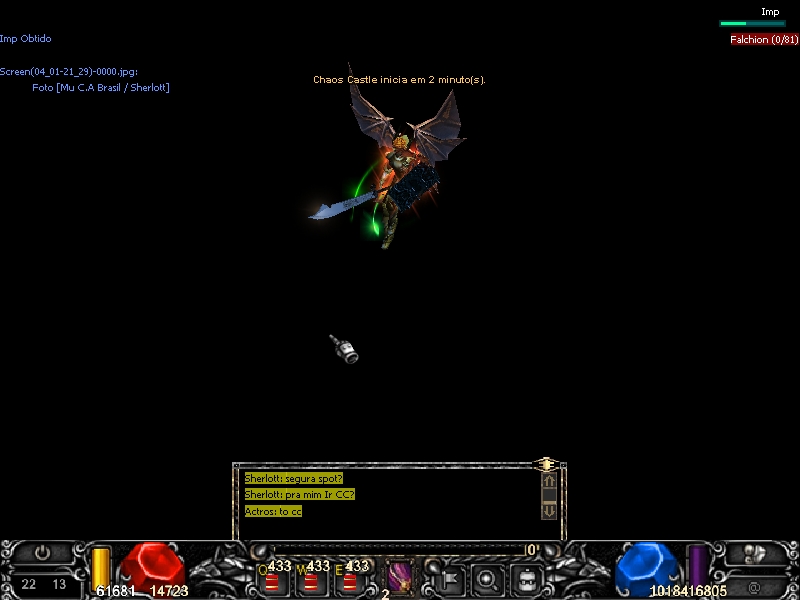Screen dimensions: 800x600
Task: Click the chat scroll down arrow
Action: (549, 510)
